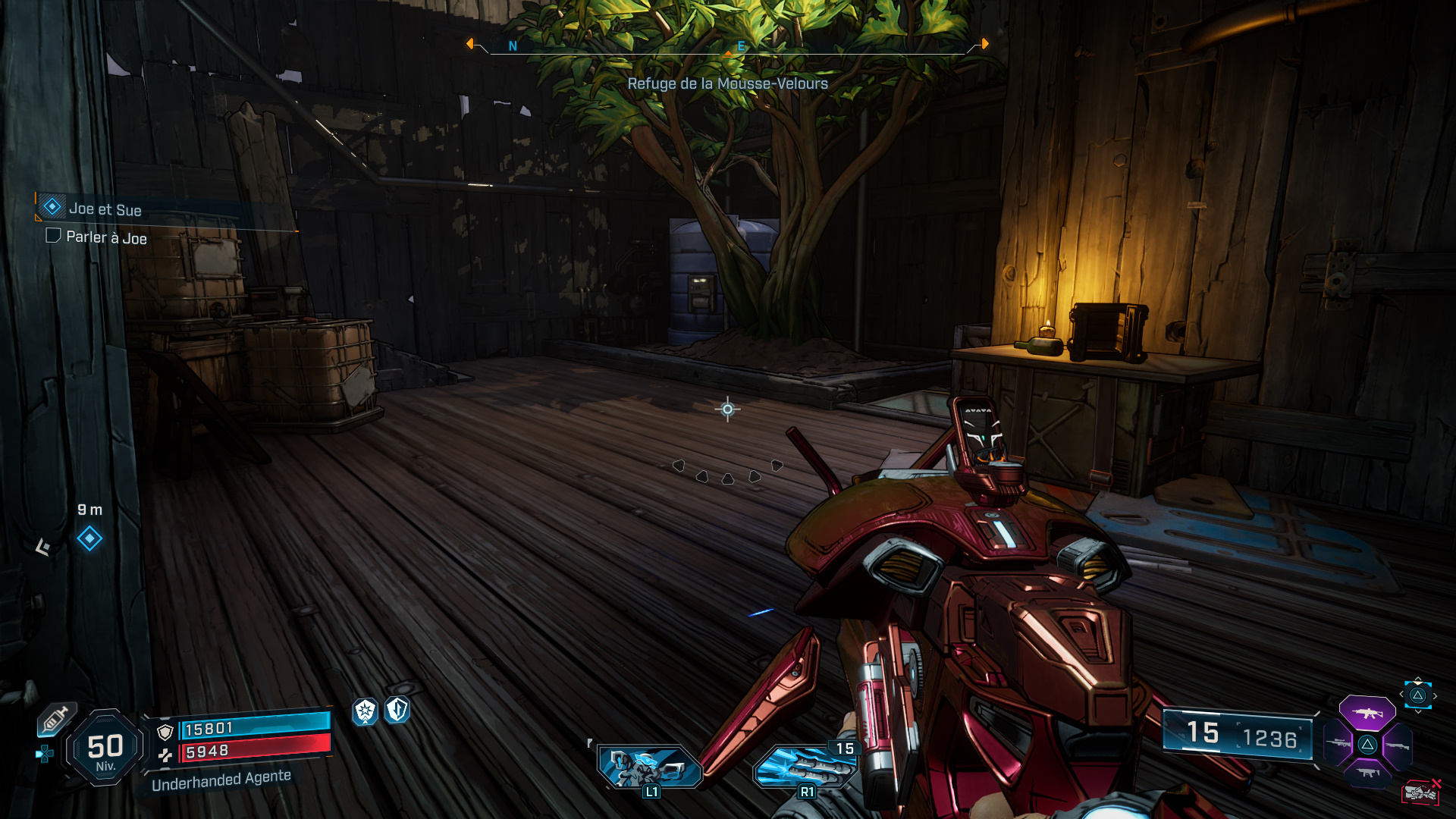1456x819 pixels.
Task: Select the highlighted assault rifle weapon slot
Action: click(x=1367, y=713)
